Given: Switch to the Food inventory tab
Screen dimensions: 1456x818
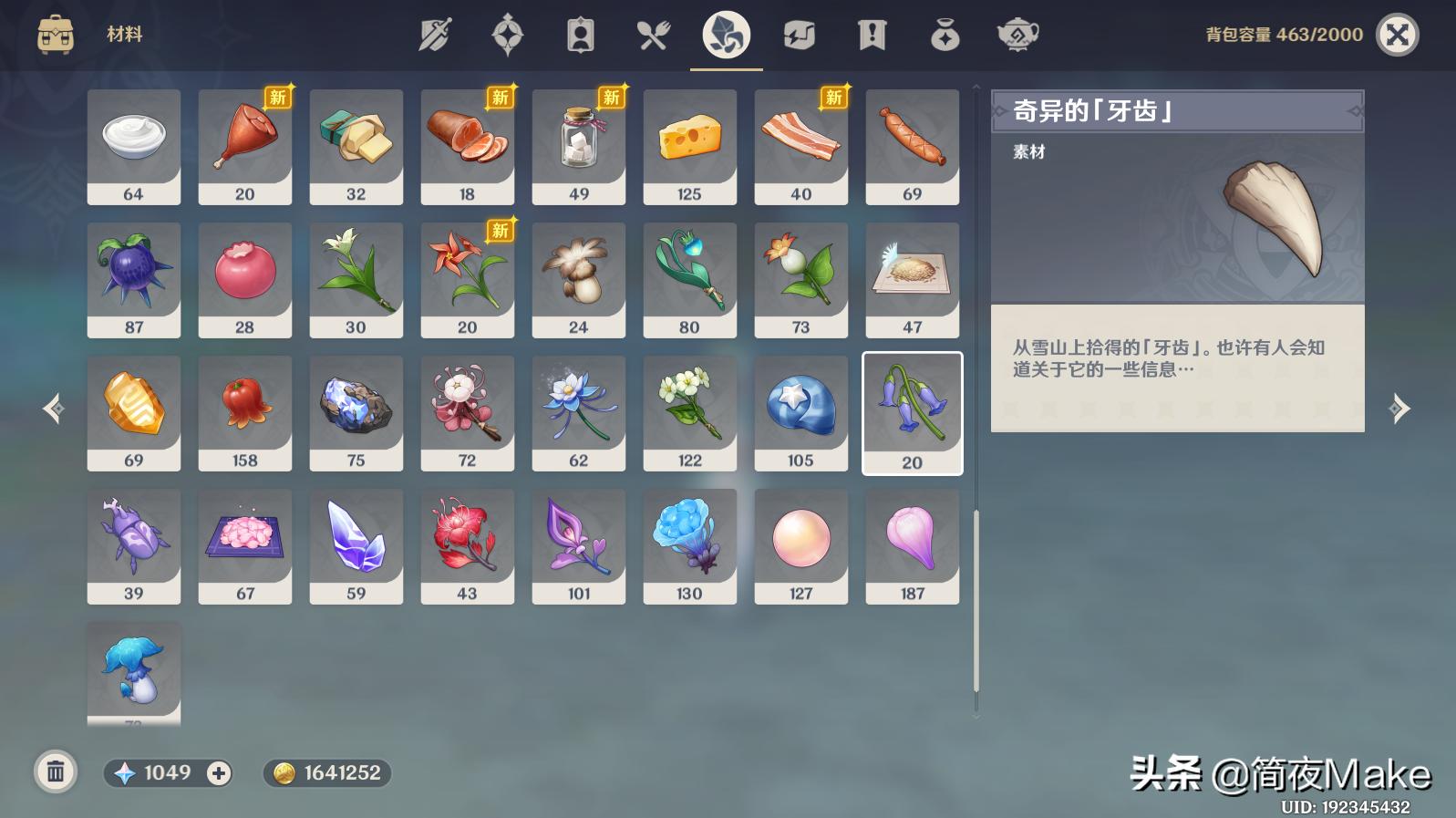Looking at the screenshot, I should coord(652,34).
